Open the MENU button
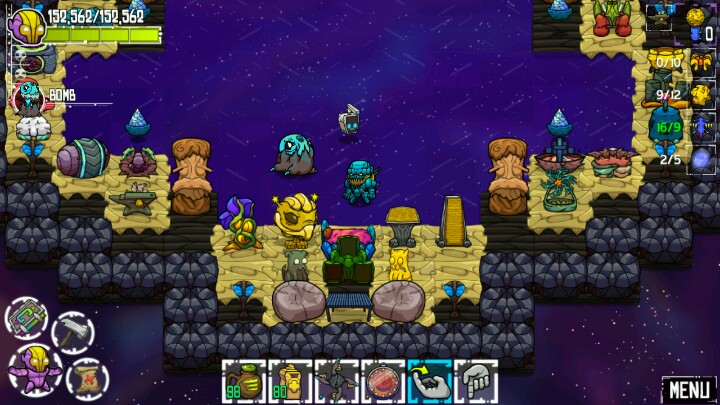The width and height of the screenshot is (720, 405). 689,389
